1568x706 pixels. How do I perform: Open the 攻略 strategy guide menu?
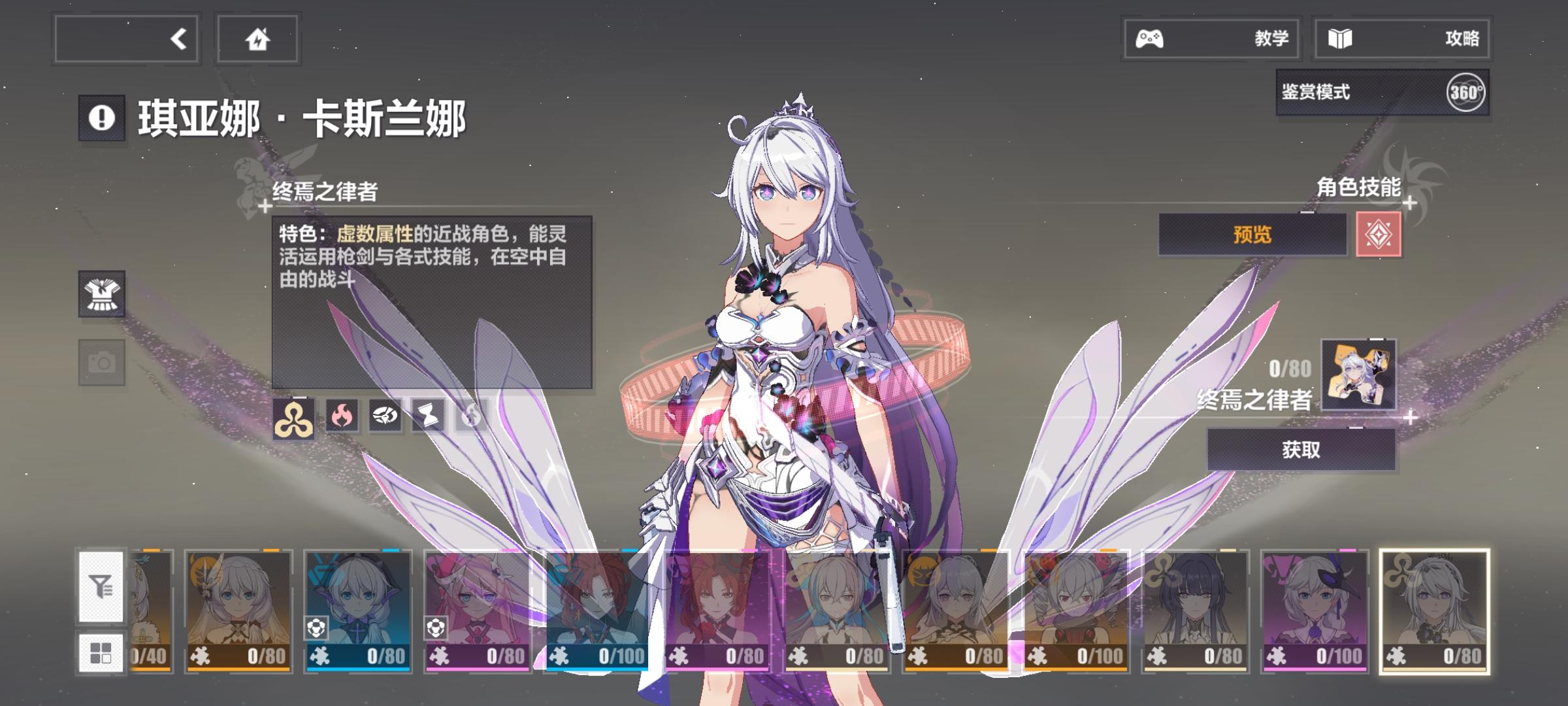[x=1403, y=39]
